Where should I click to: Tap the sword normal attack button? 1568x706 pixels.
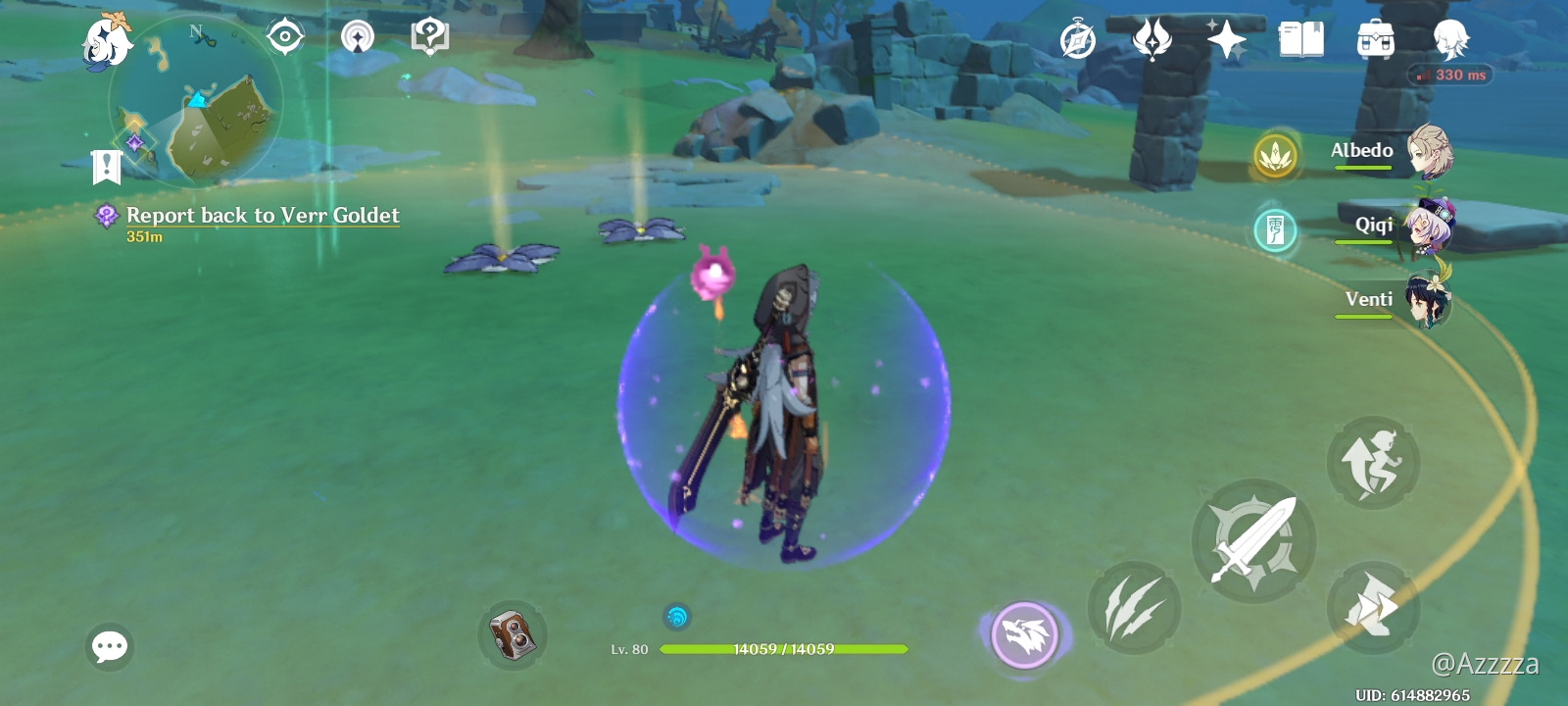1253,540
